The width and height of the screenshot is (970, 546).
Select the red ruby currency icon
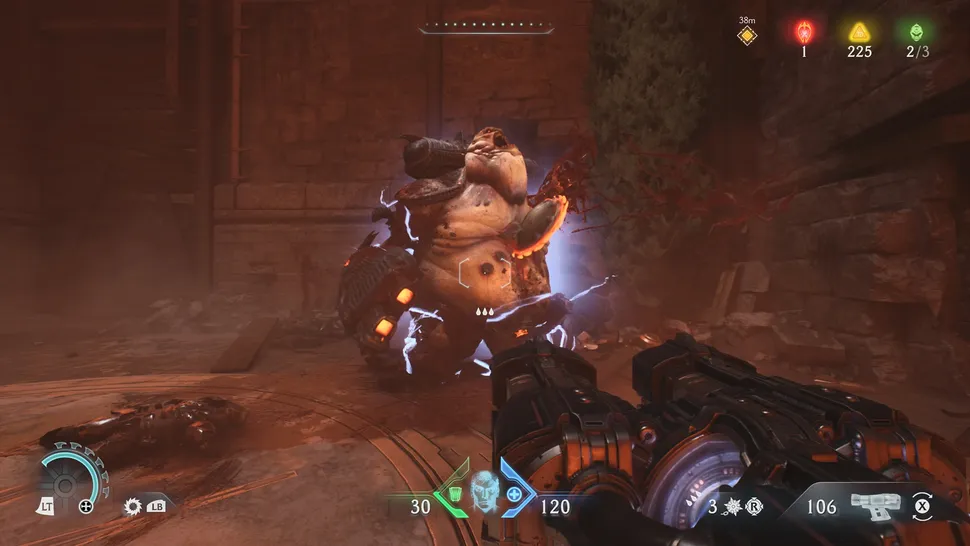click(x=803, y=32)
